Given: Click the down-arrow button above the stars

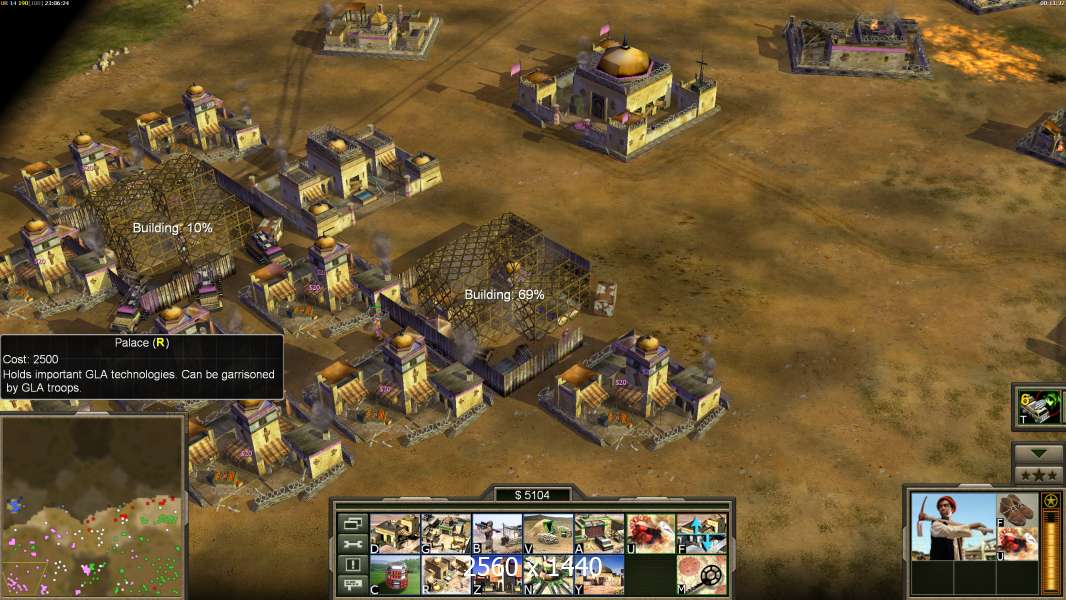Looking at the screenshot, I should tap(1038, 454).
